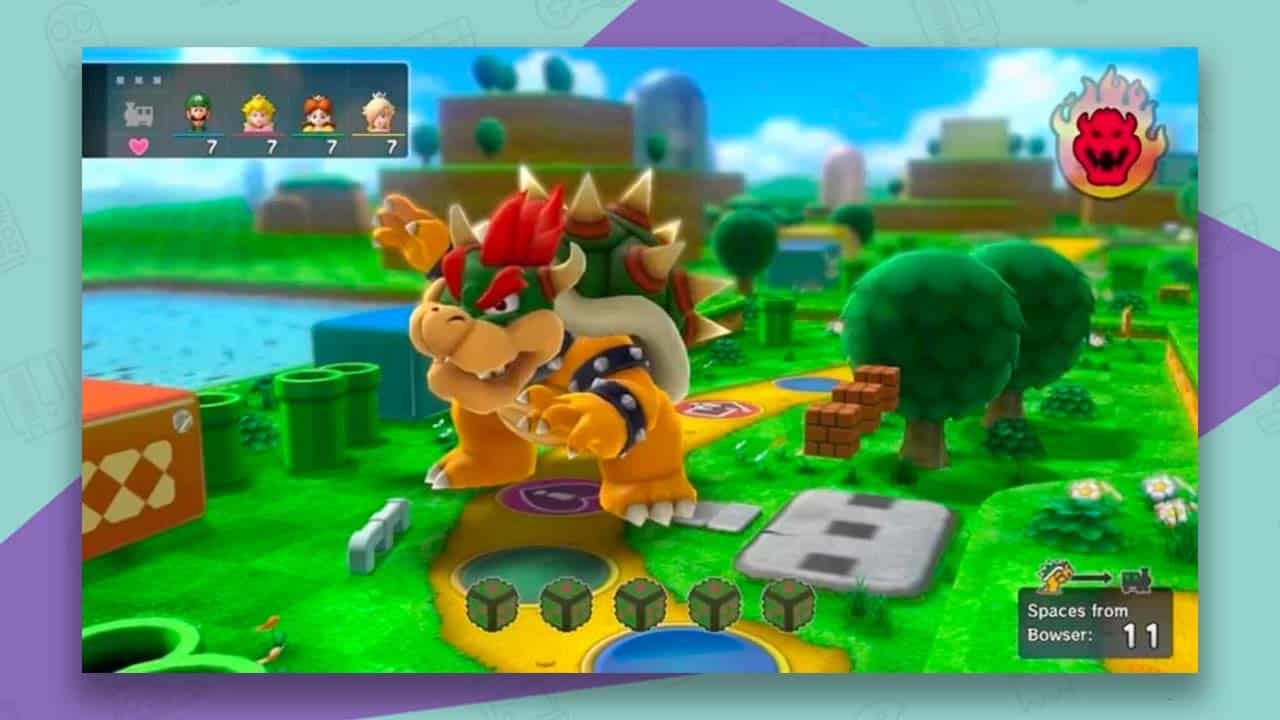The height and width of the screenshot is (720, 1280).
Task: Select Peach's character portrait
Action: click(x=260, y=110)
